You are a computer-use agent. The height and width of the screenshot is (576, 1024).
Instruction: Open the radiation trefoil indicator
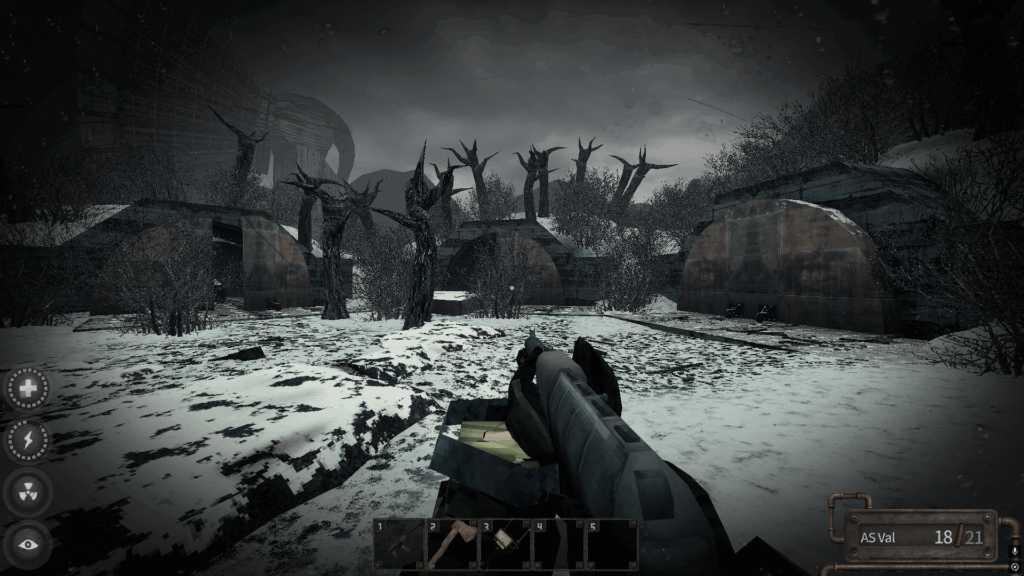tap(29, 492)
